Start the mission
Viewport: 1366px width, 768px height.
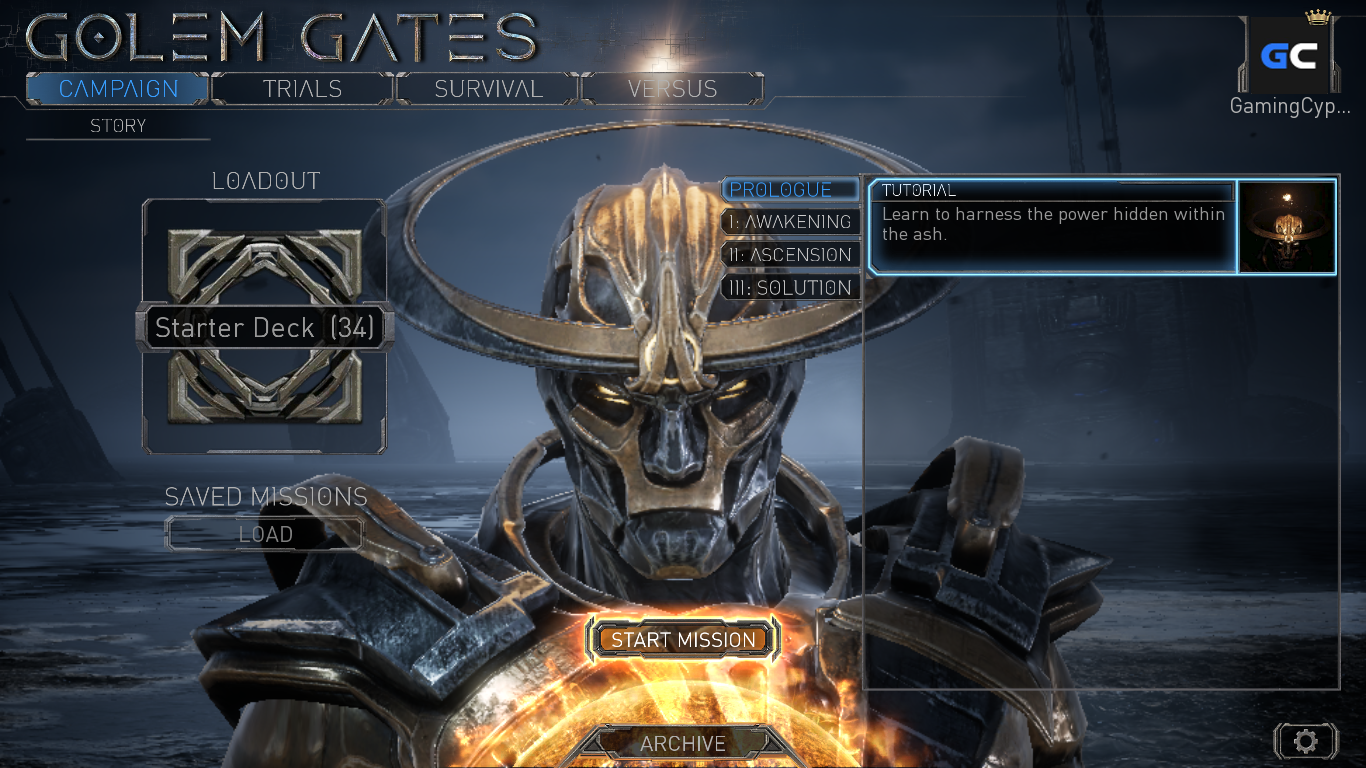pos(684,640)
